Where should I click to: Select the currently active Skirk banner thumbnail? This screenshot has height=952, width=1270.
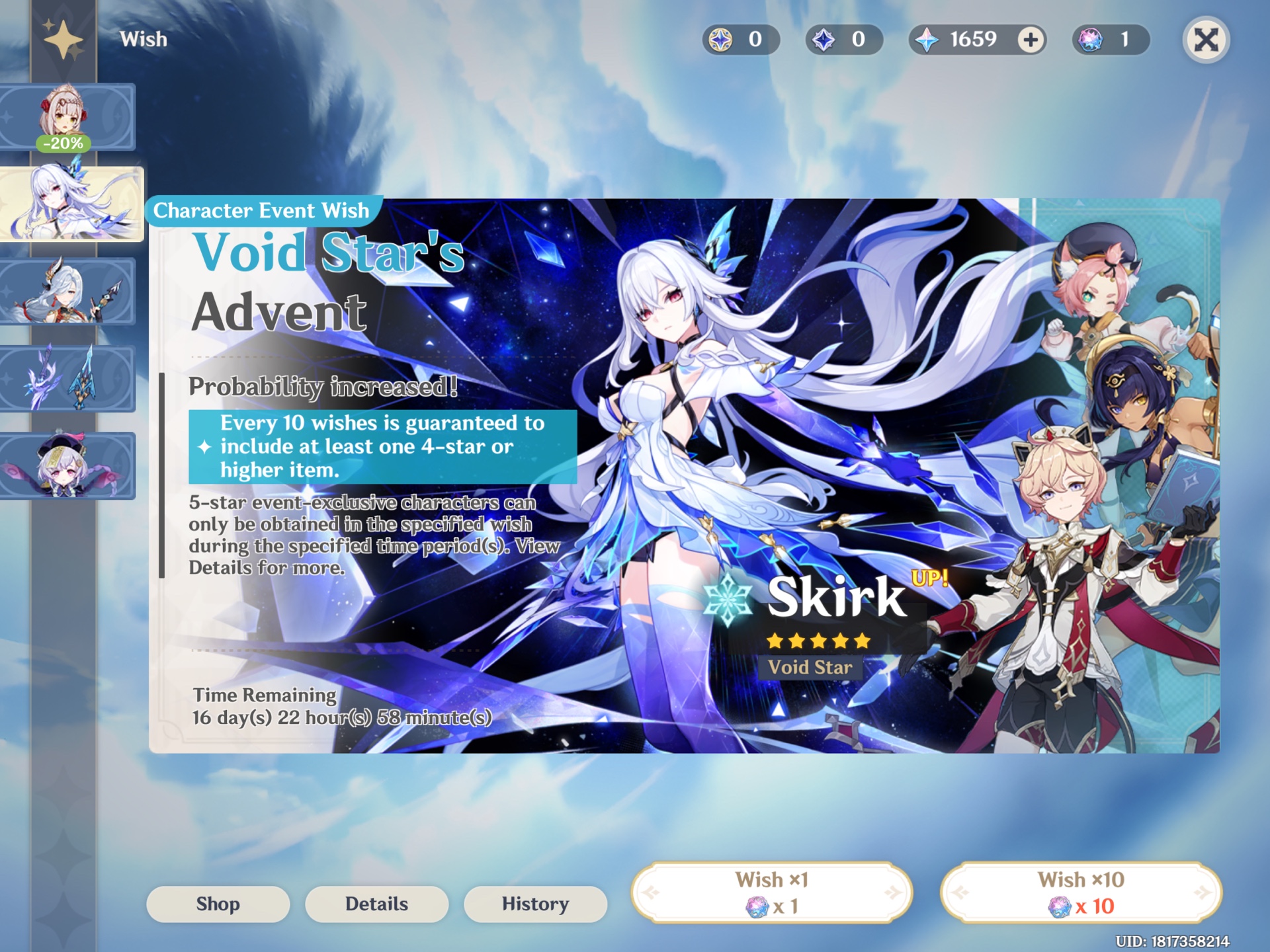[71, 204]
